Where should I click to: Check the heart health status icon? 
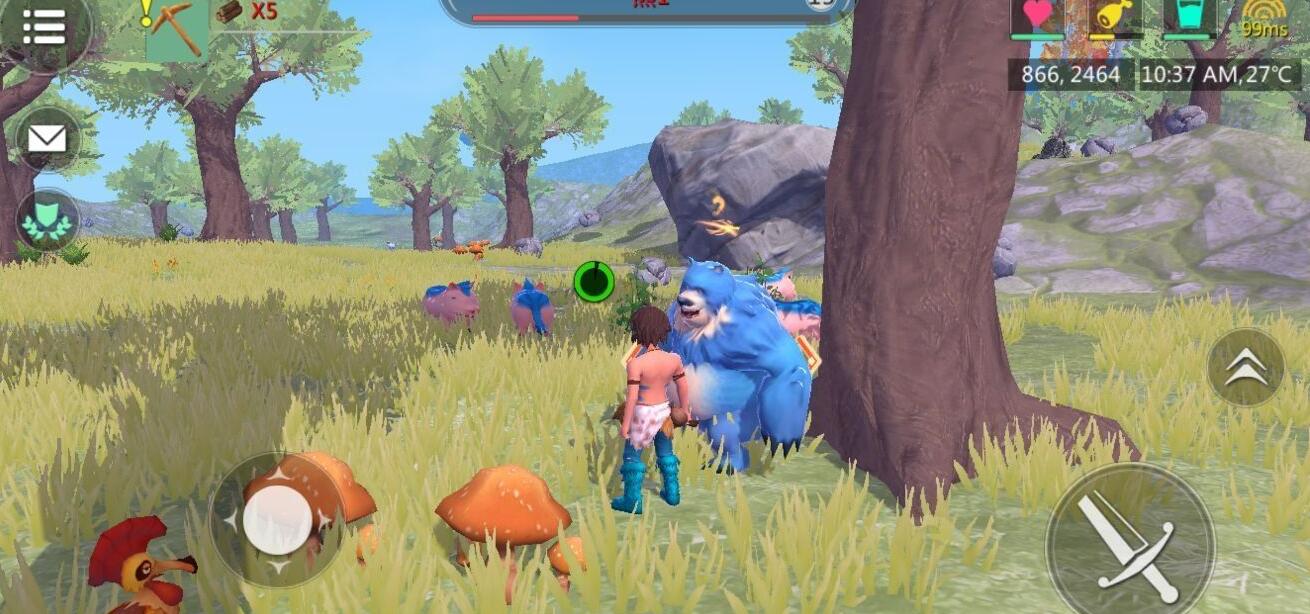(1037, 17)
